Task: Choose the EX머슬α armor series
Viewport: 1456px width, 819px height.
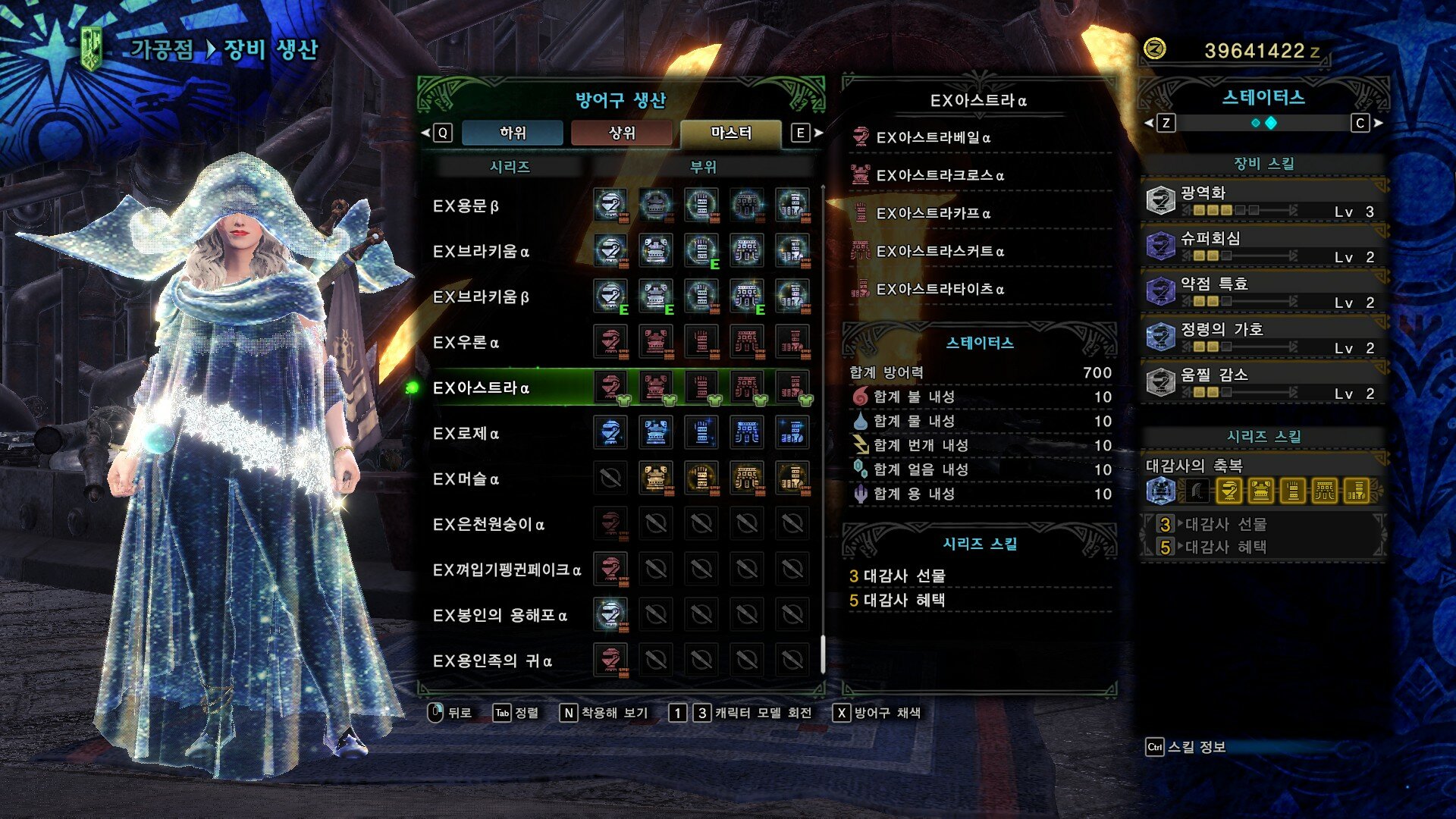Action: pyautogui.click(x=466, y=479)
